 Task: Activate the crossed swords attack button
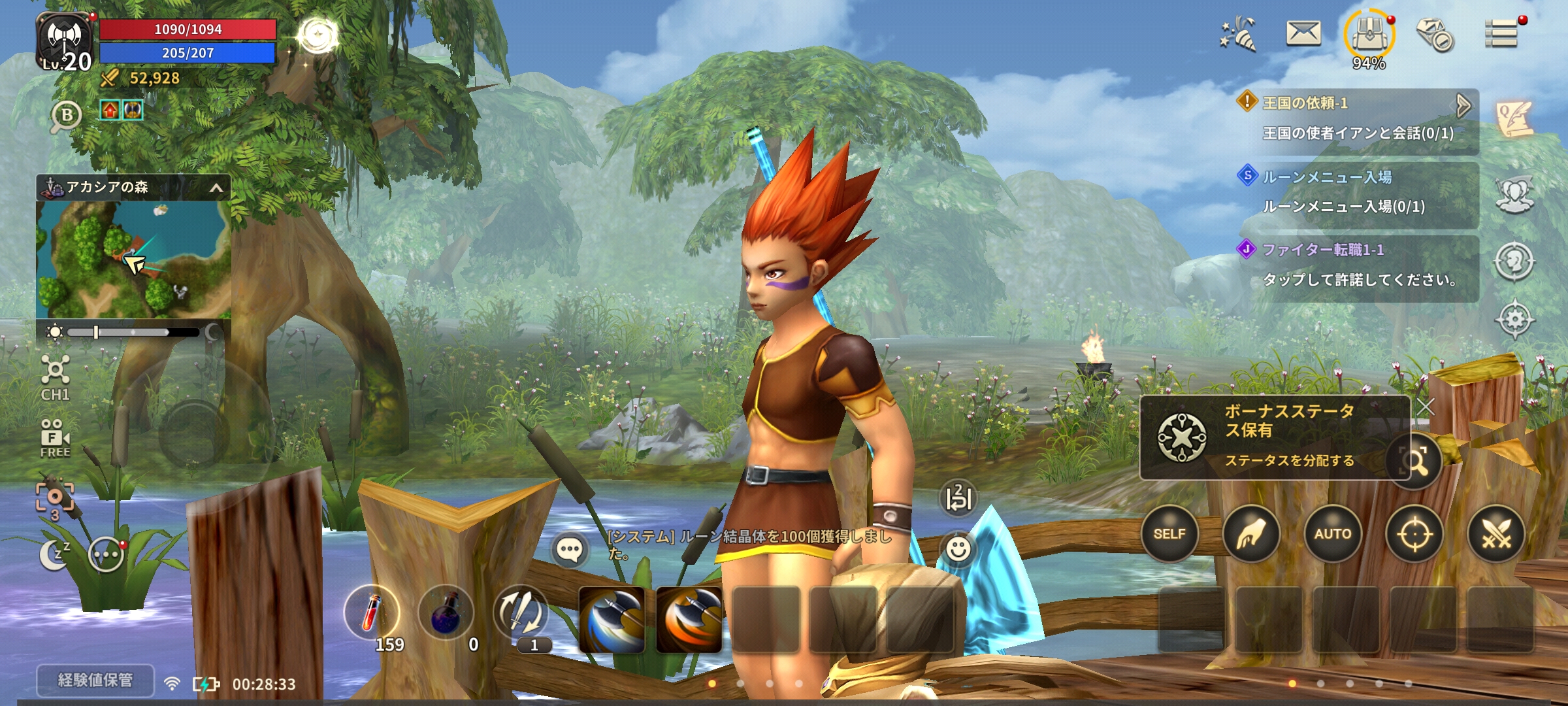point(1495,534)
